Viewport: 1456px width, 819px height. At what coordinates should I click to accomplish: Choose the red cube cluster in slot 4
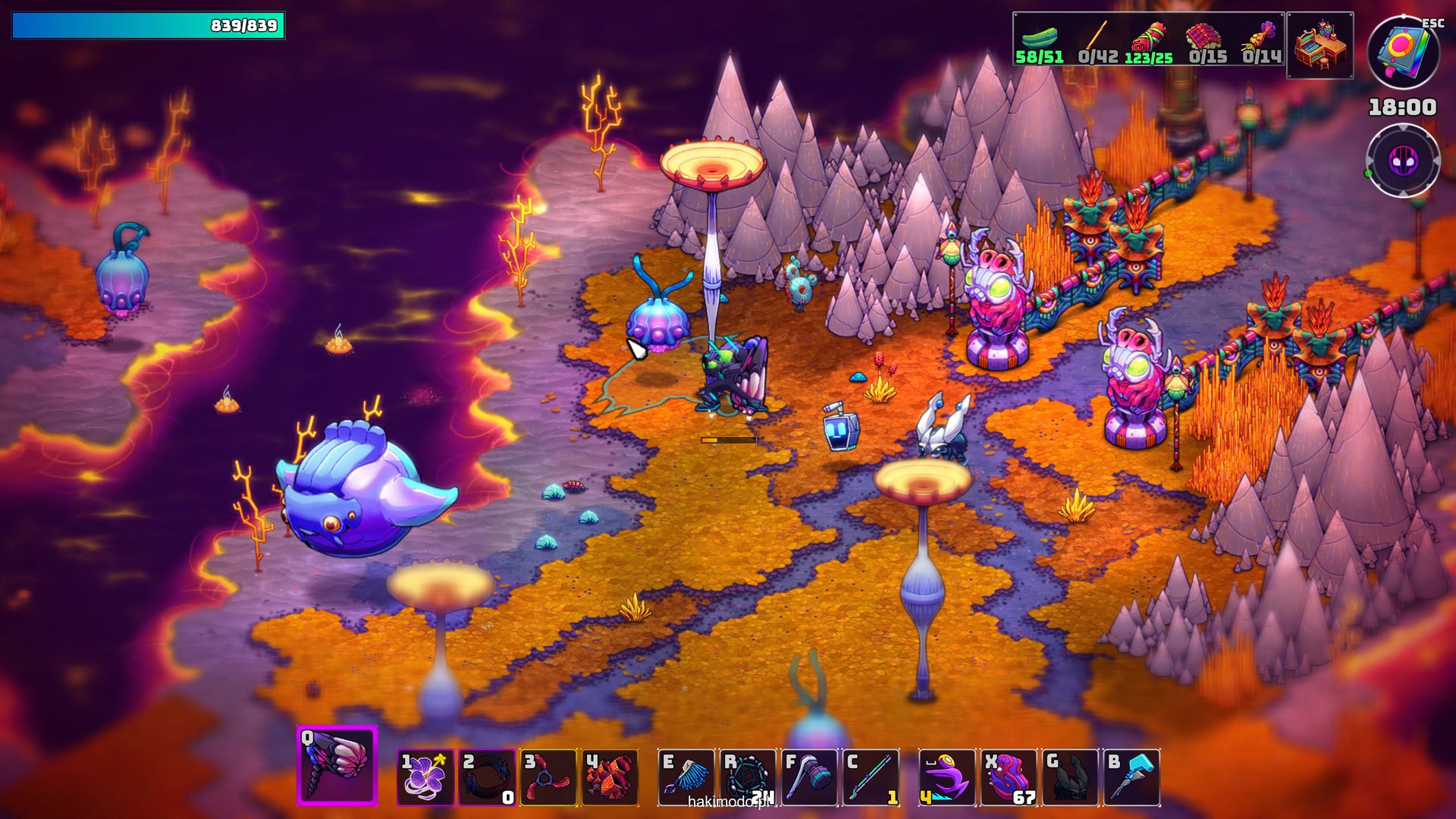click(610, 777)
